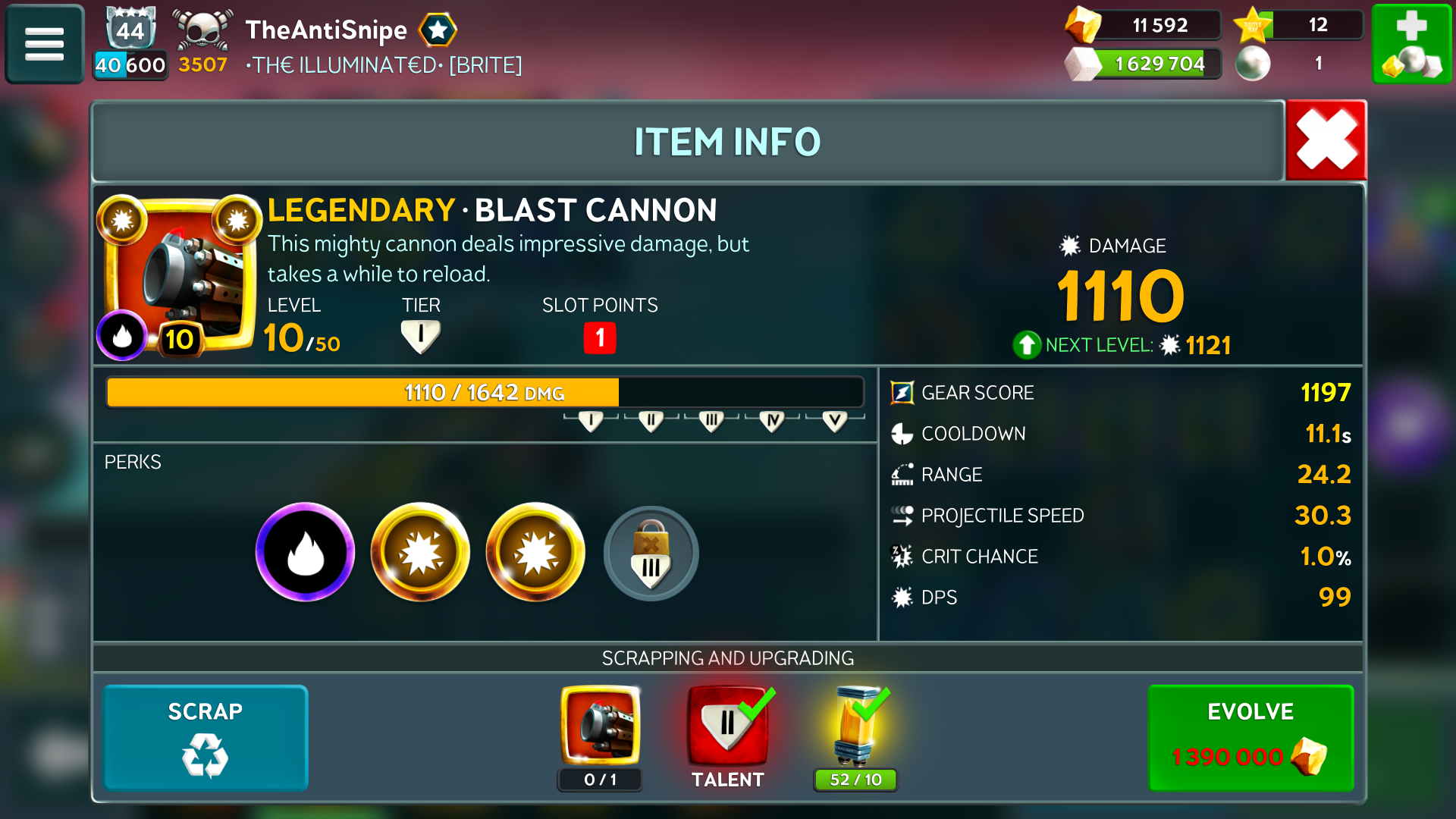This screenshot has width=1456, height=819.
Task: Evolve the cannon for 1,390,000 gold
Action: coord(1250,737)
